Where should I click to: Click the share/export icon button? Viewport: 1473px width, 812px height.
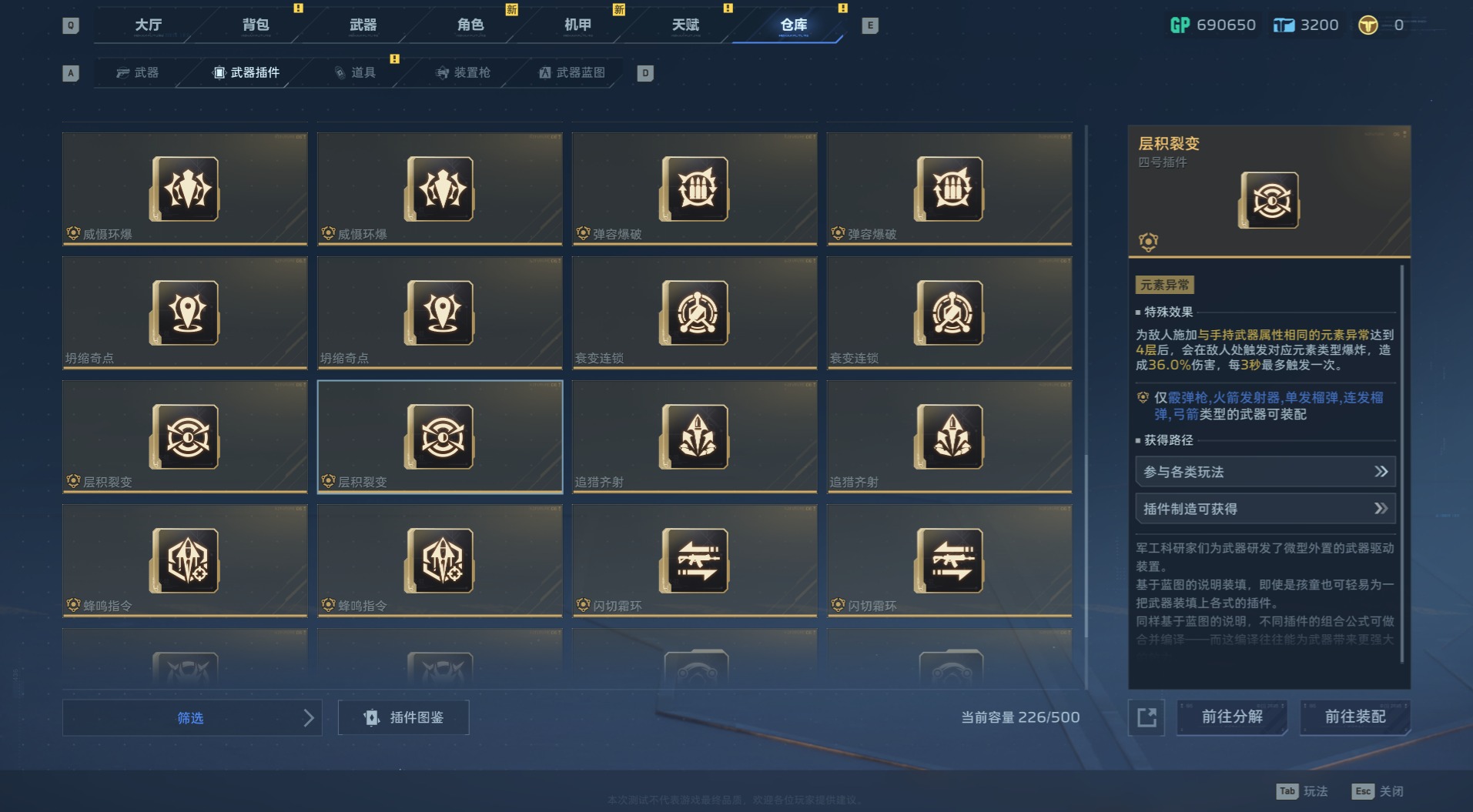point(1147,717)
